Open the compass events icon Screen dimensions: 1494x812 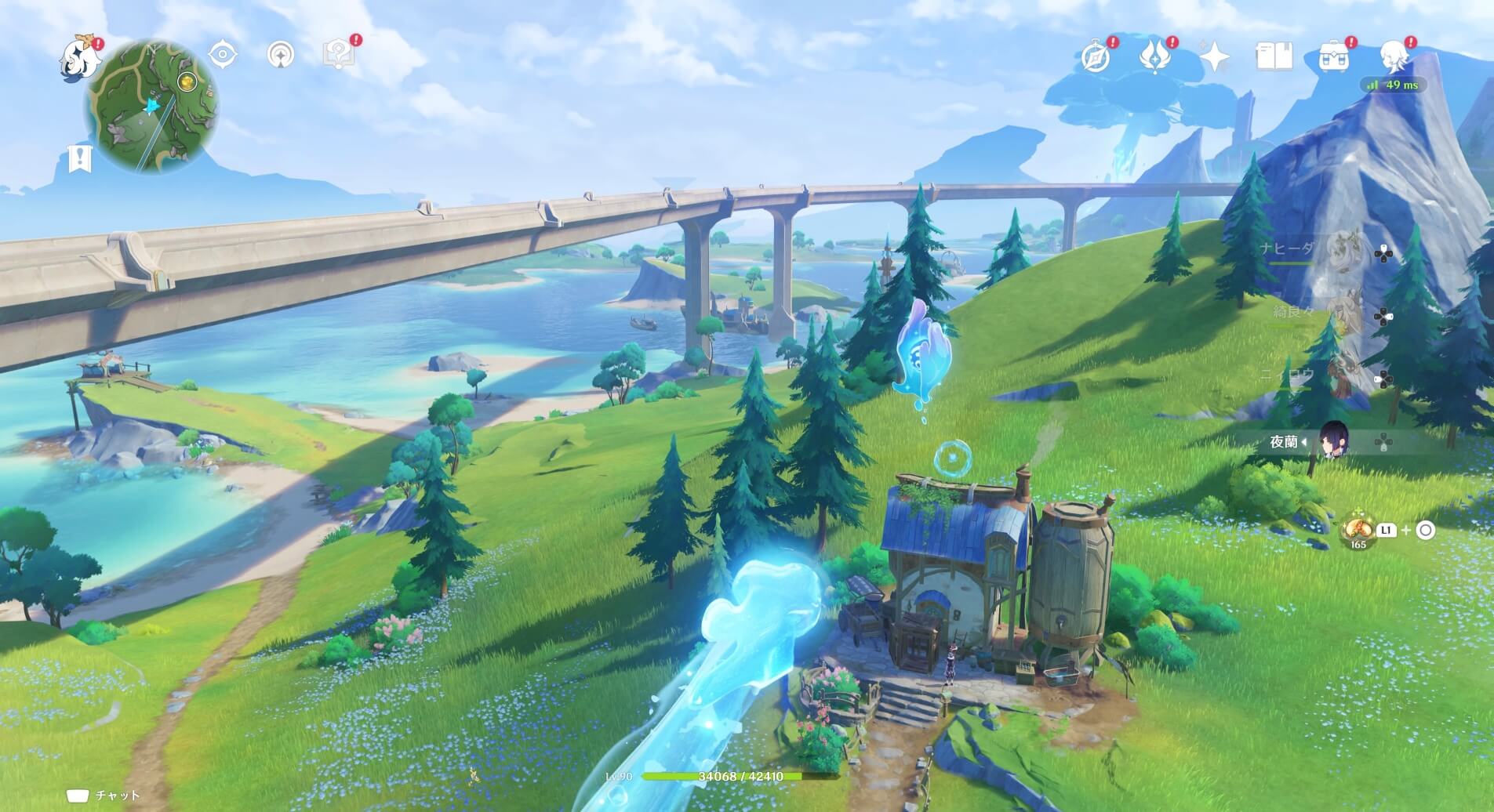tap(1096, 57)
